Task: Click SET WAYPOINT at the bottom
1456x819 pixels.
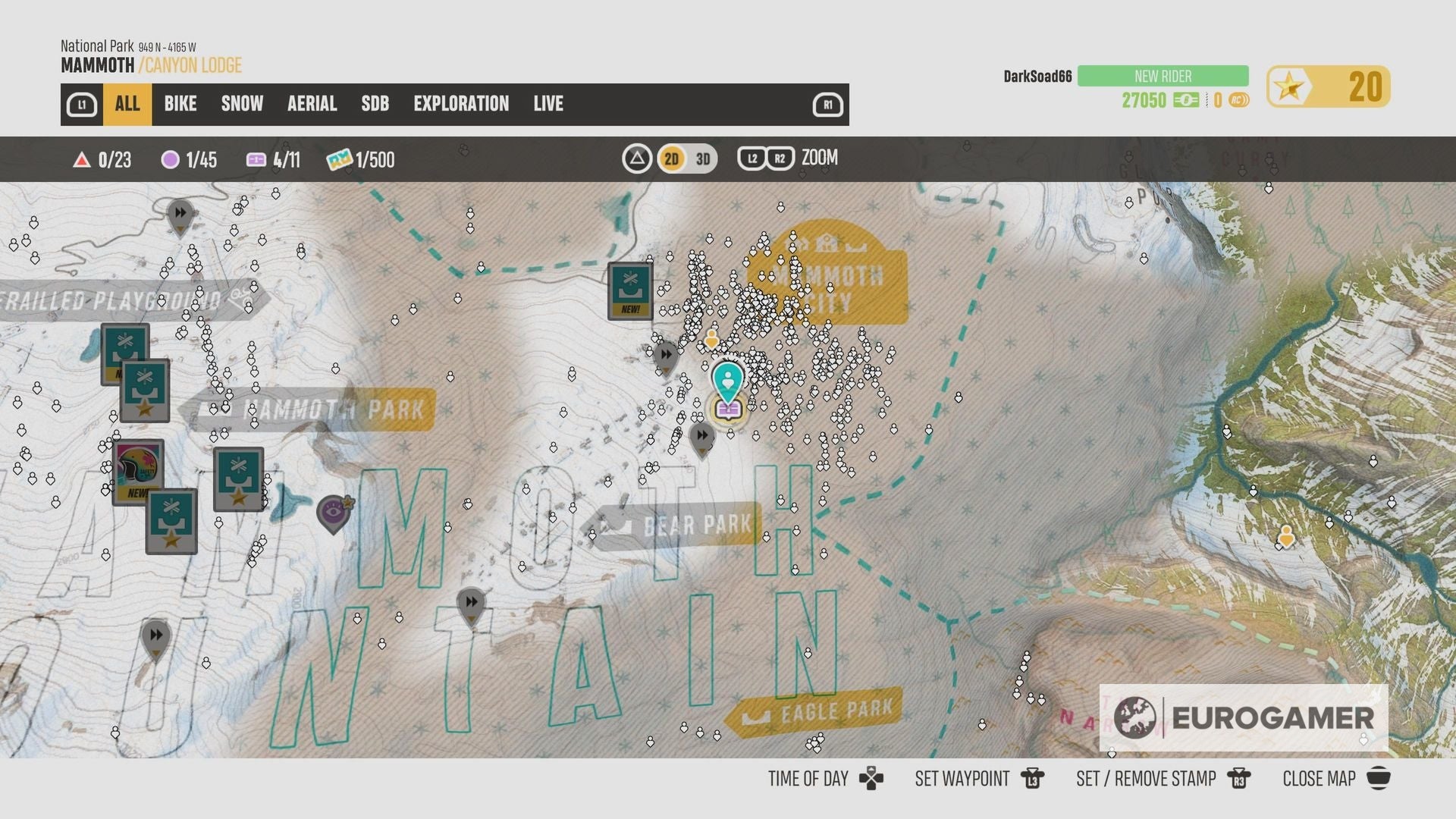Action: click(963, 779)
